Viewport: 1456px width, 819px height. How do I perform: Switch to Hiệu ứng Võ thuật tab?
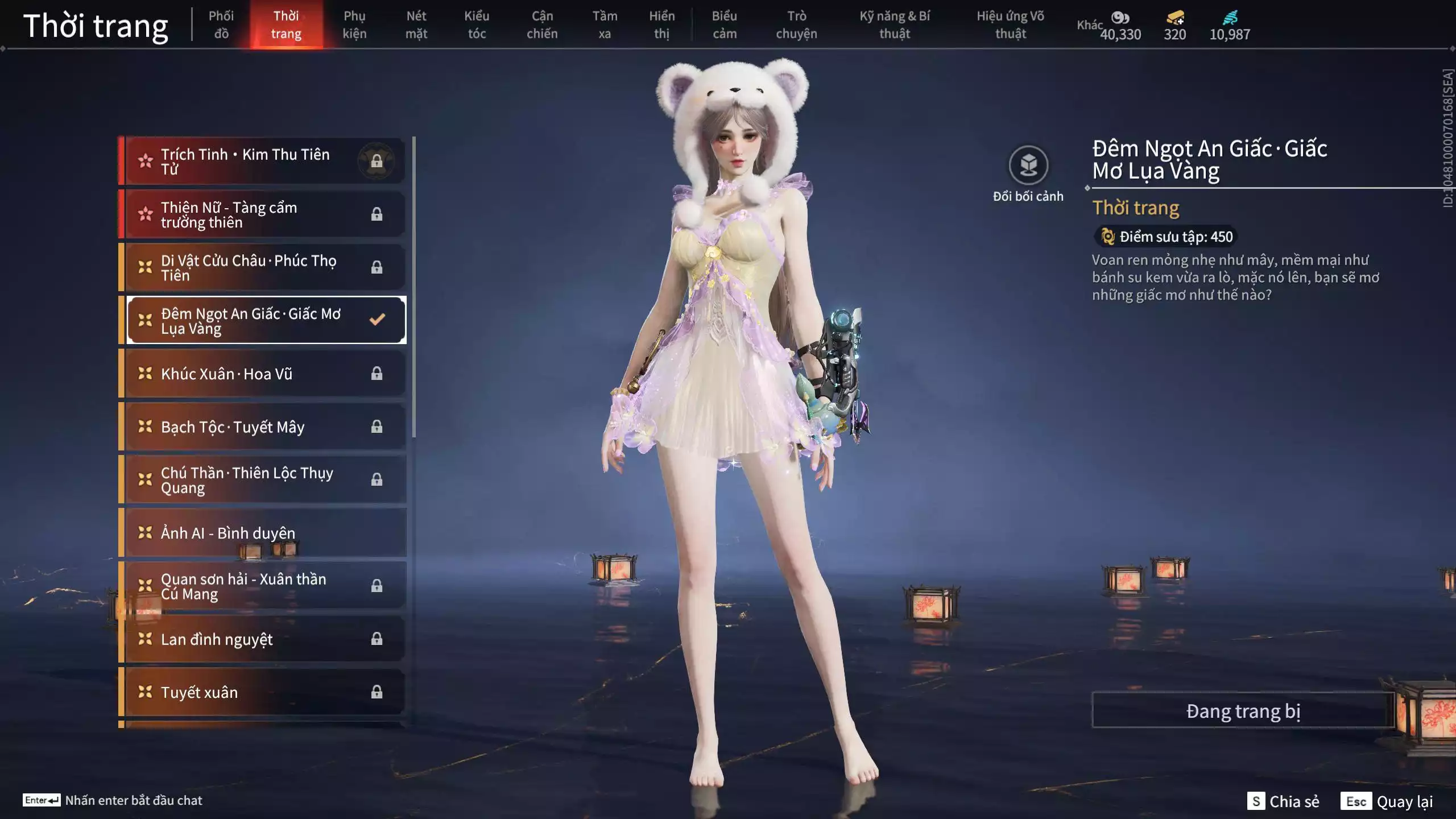pyautogui.click(x=1010, y=25)
